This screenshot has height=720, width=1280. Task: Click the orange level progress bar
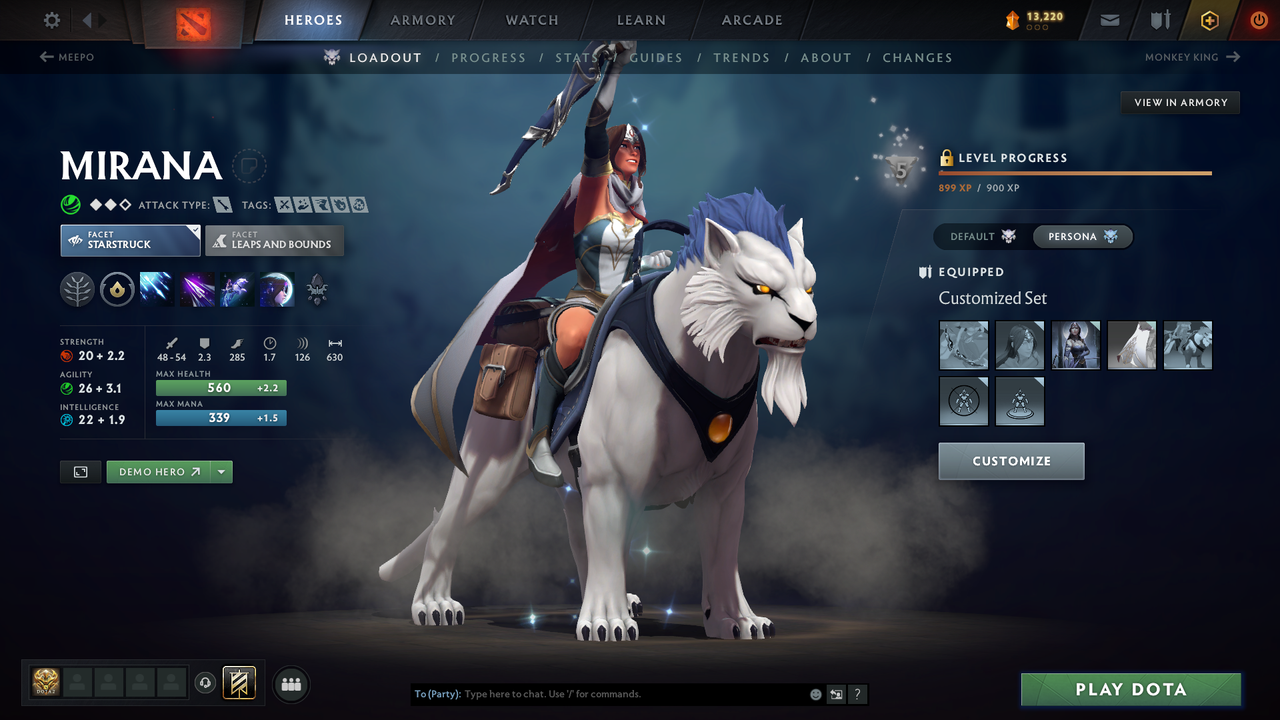point(1075,172)
